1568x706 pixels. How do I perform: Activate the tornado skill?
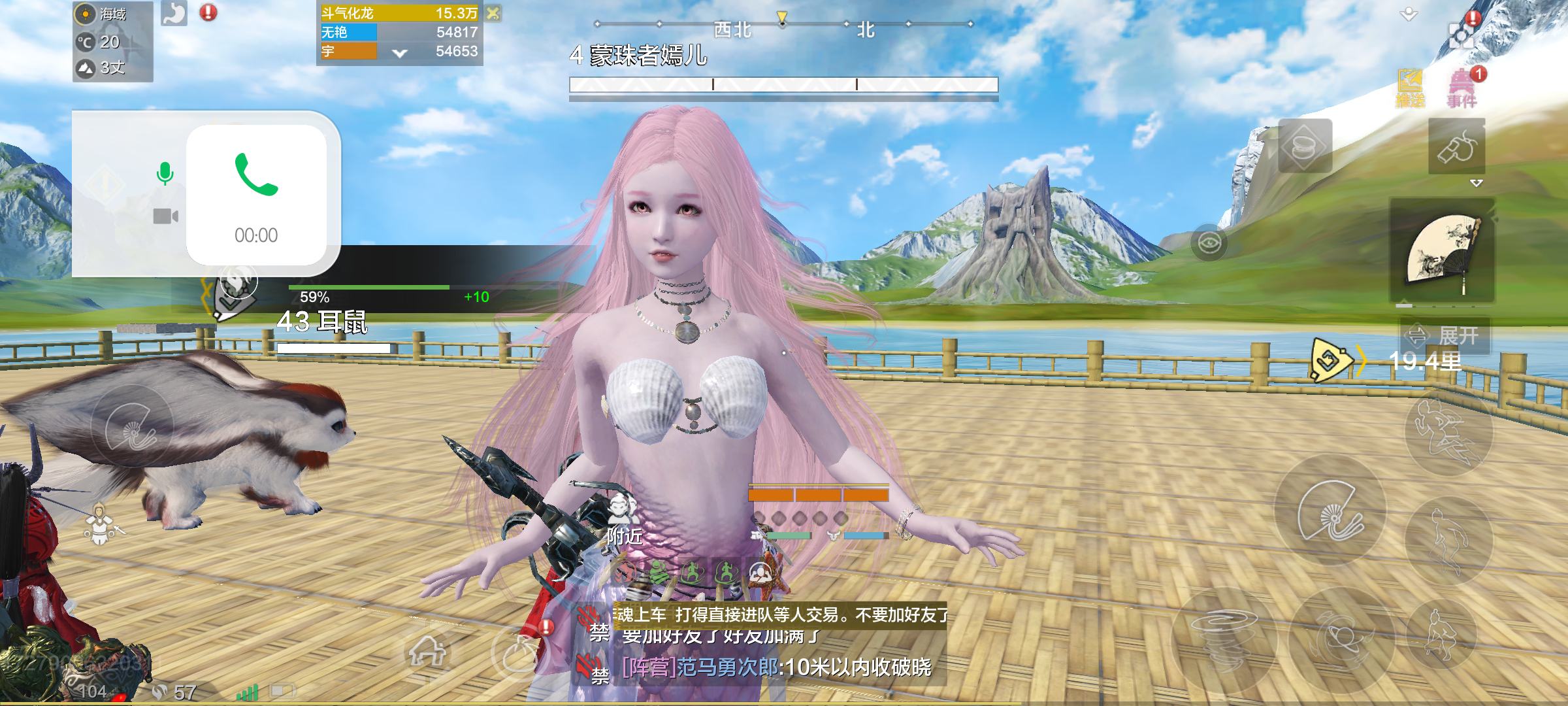1223,637
